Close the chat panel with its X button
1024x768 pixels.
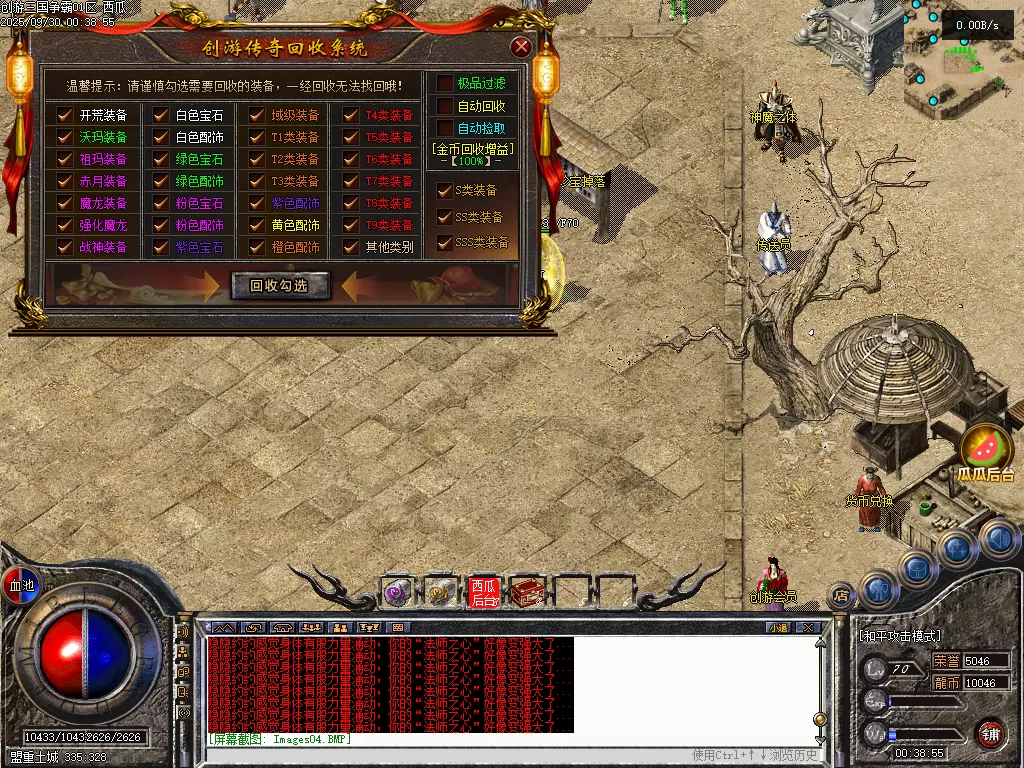(x=808, y=628)
